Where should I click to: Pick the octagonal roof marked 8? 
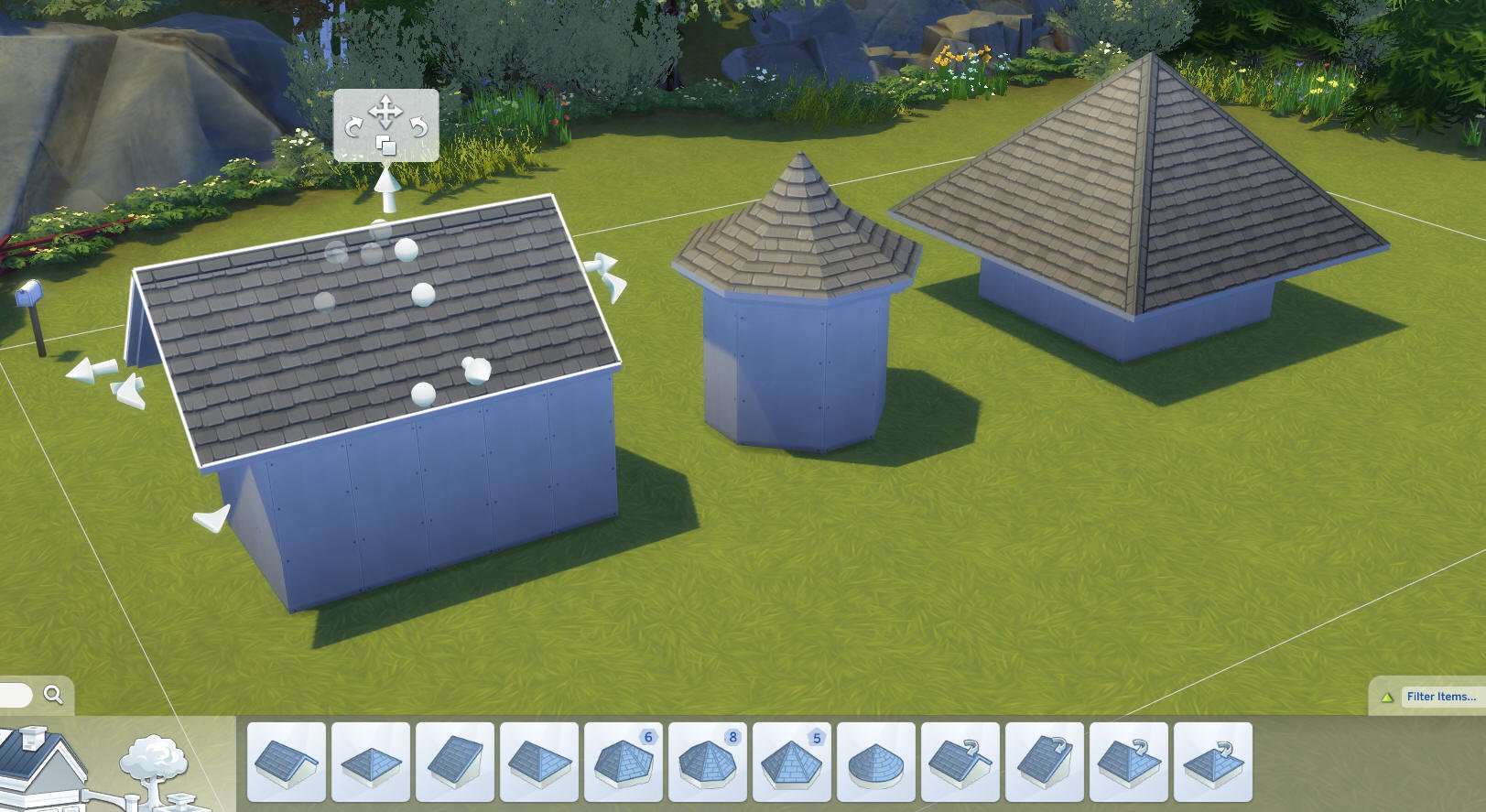tap(708, 762)
